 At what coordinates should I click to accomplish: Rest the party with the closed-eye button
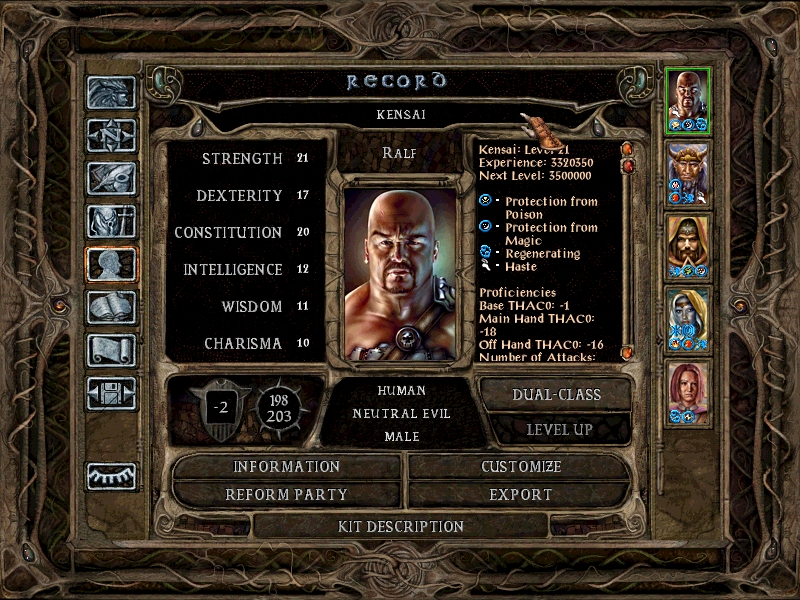[111, 476]
